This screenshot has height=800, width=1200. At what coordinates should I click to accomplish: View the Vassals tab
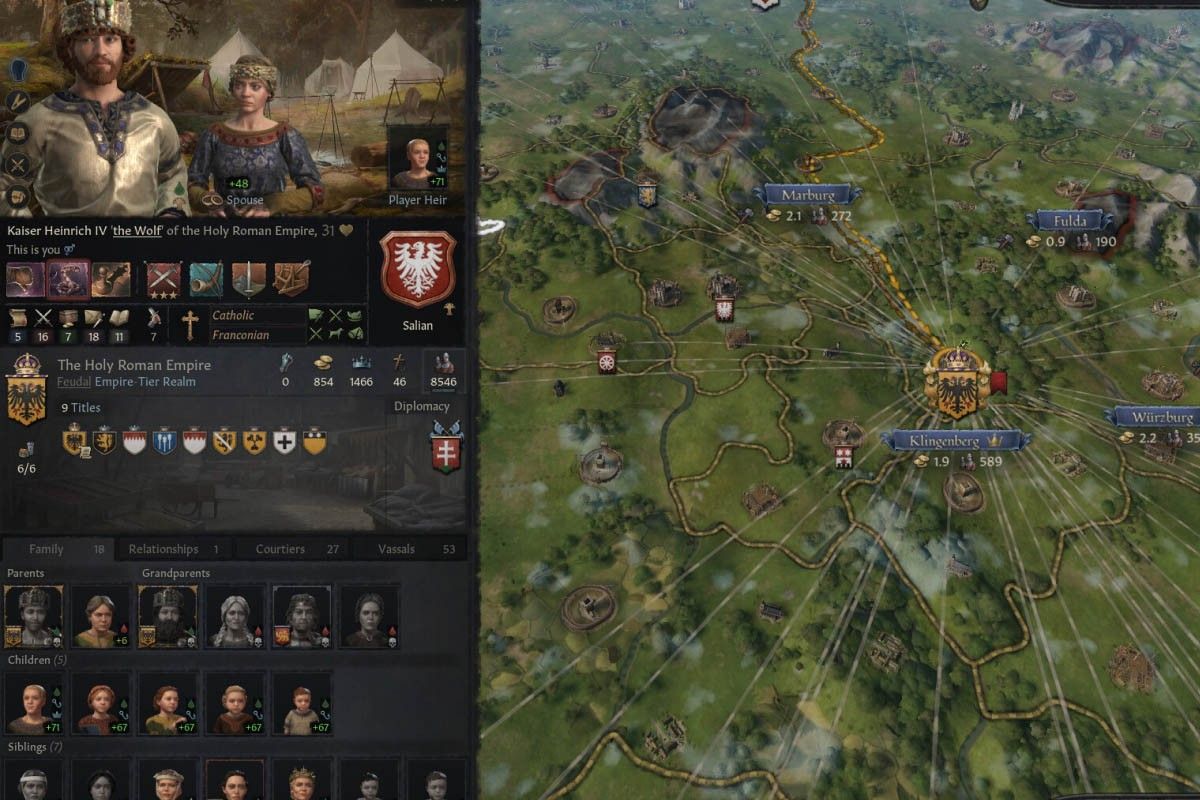[x=396, y=549]
